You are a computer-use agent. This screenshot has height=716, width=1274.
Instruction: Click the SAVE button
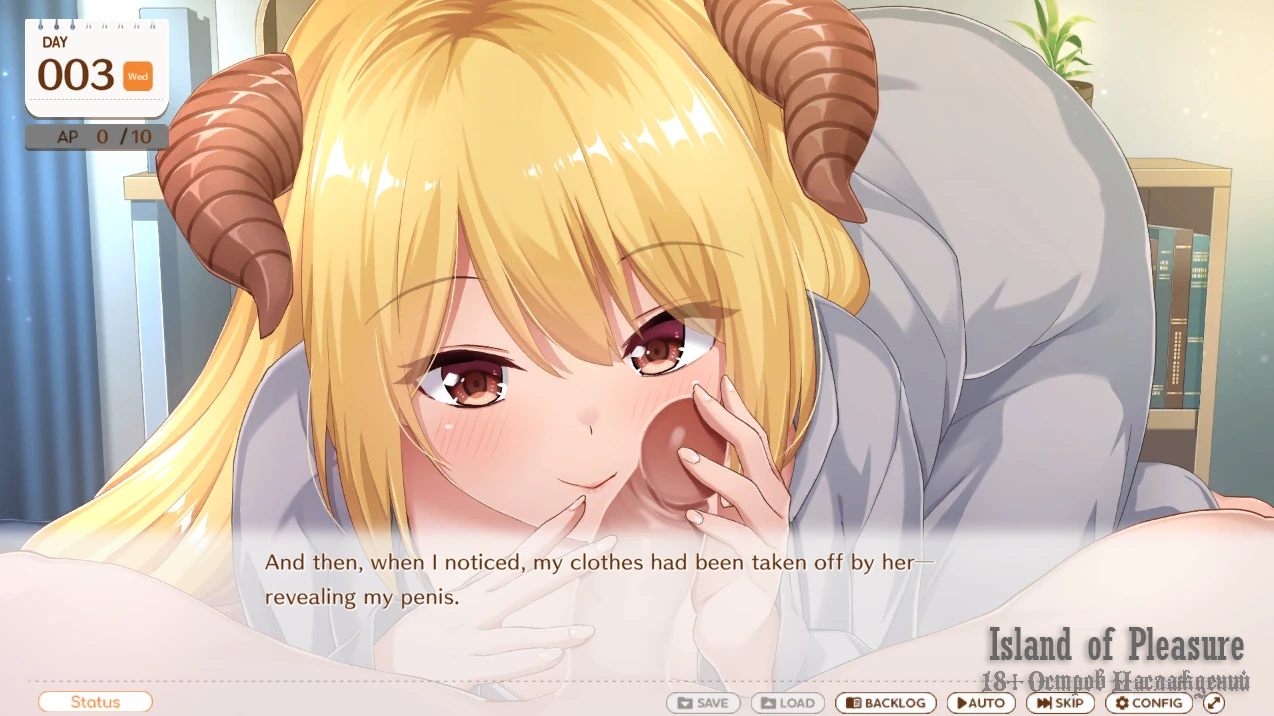pyautogui.click(x=703, y=703)
